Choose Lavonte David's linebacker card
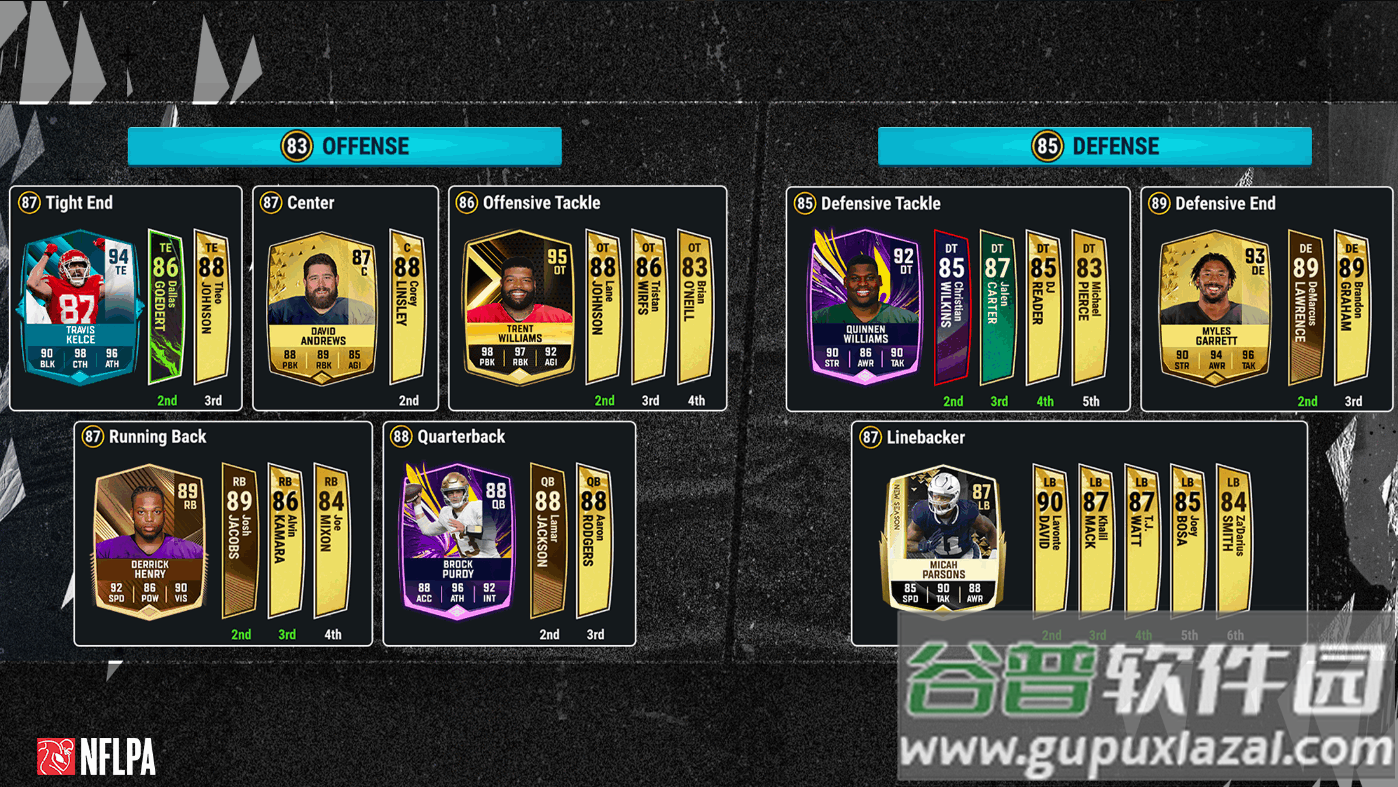The height and width of the screenshot is (787, 1398). 1051,541
